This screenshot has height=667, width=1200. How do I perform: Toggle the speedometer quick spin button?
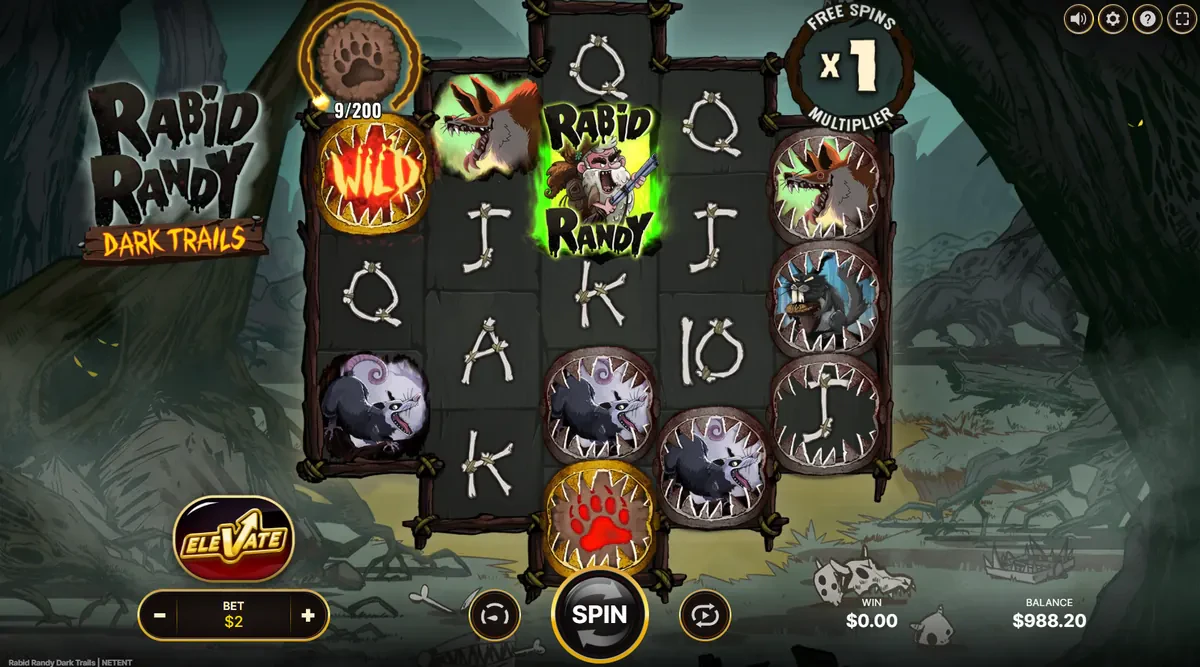[x=495, y=615]
